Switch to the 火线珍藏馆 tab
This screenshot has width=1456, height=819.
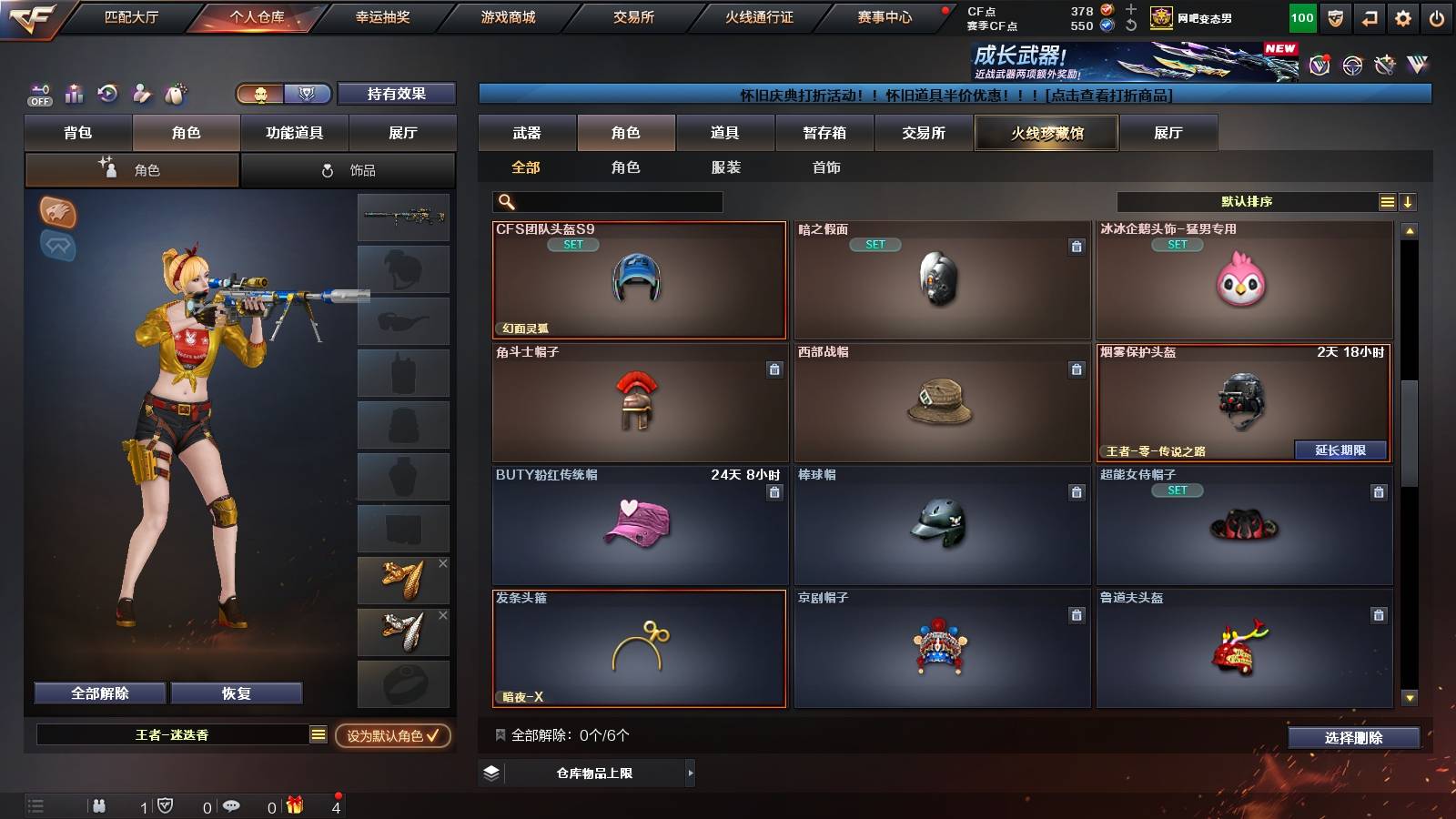1046,133
